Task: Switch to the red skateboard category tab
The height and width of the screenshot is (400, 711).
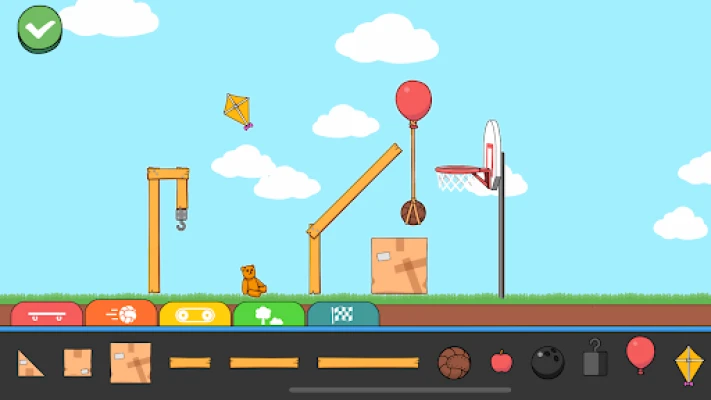Action: (47, 315)
